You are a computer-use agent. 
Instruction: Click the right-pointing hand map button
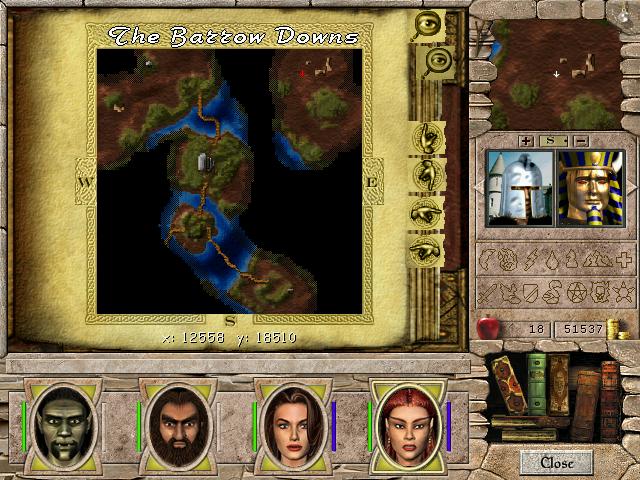428,211
